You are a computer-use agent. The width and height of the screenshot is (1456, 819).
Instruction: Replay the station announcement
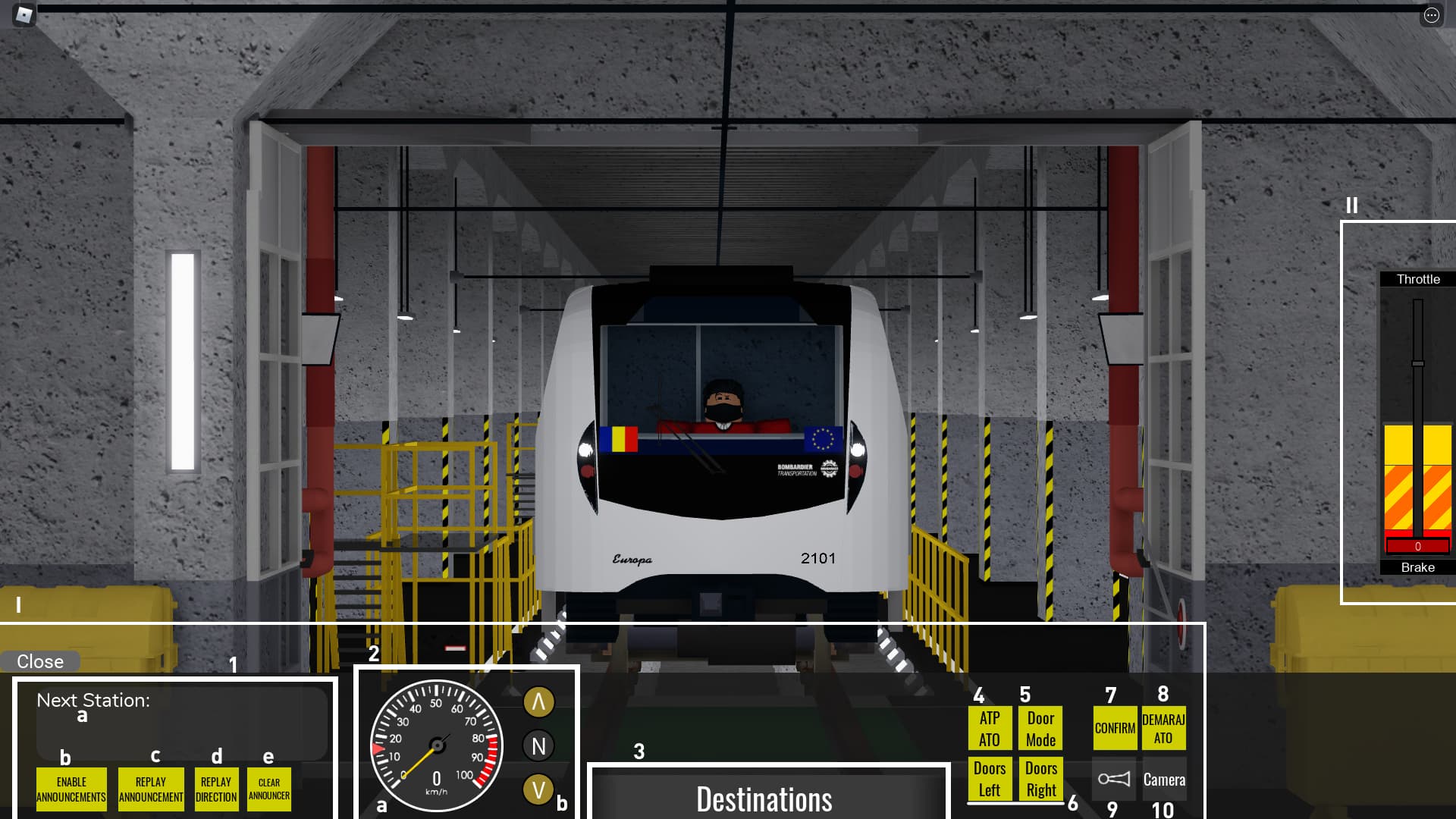click(150, 789)
